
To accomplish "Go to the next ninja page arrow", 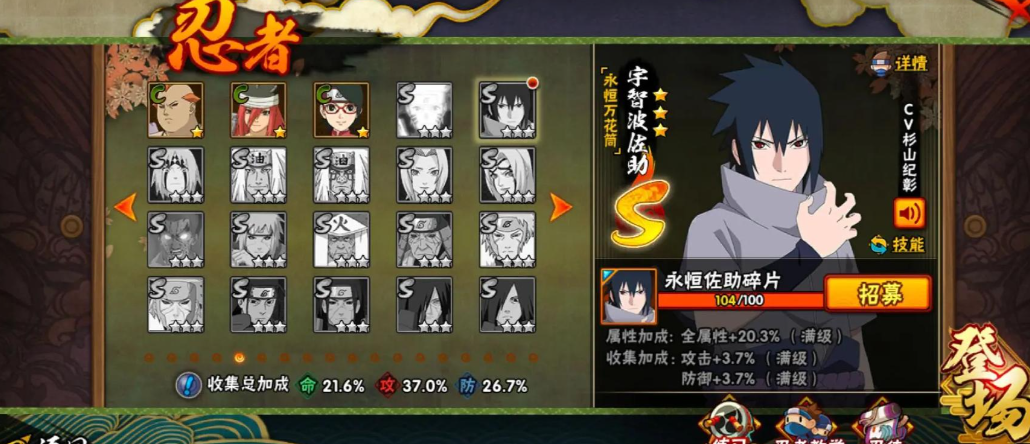I will click(561, 207).
